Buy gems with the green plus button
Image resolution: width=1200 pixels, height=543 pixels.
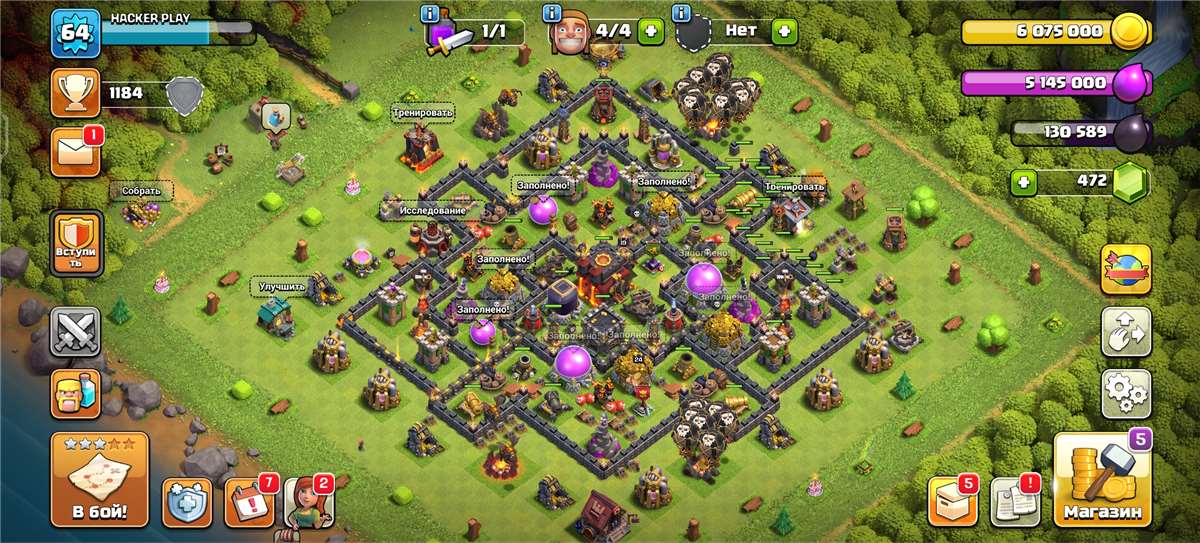(x=1022, y=182)
